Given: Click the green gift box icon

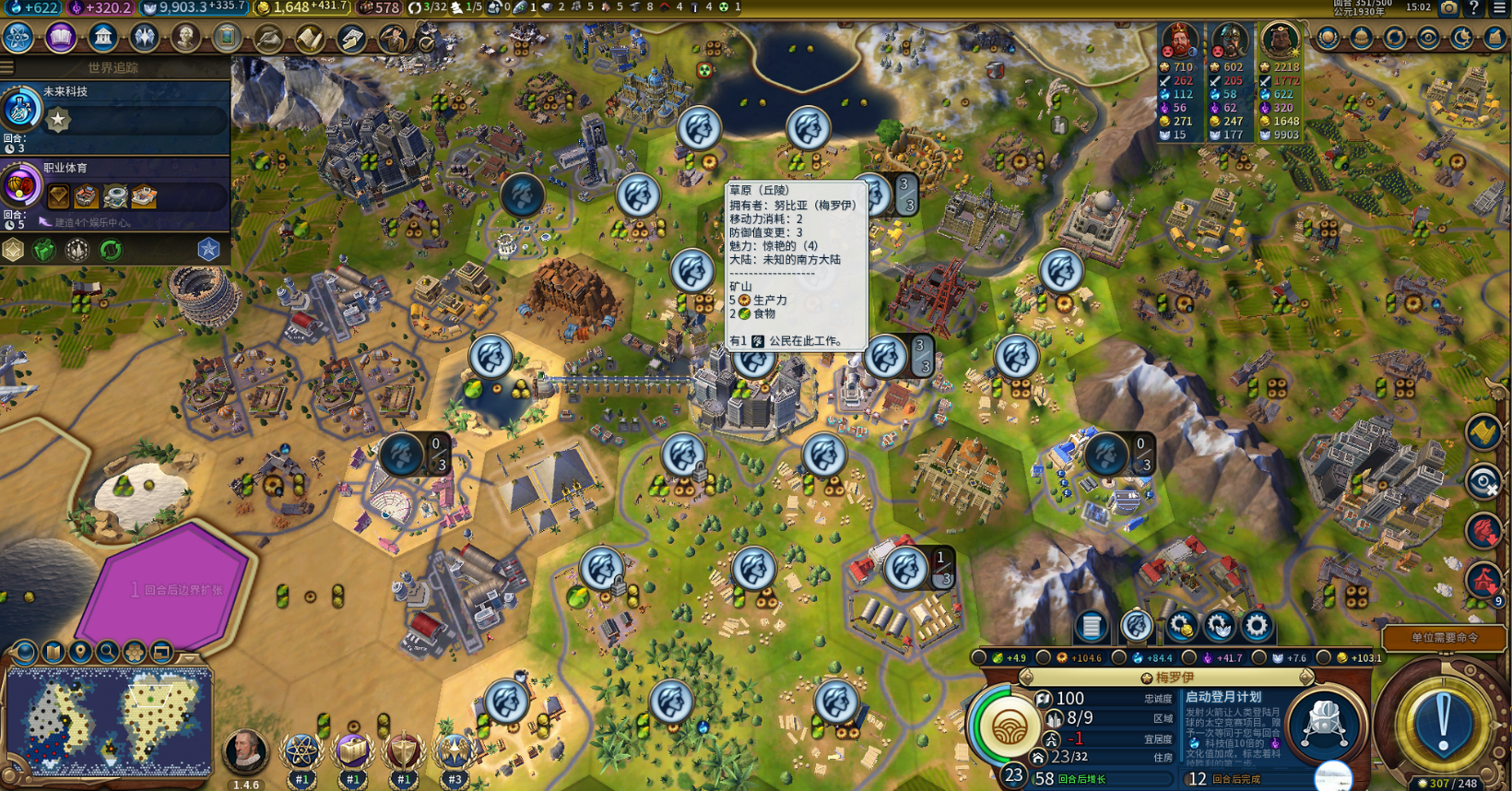Looking at the screenshot, I should coord(44,250).
